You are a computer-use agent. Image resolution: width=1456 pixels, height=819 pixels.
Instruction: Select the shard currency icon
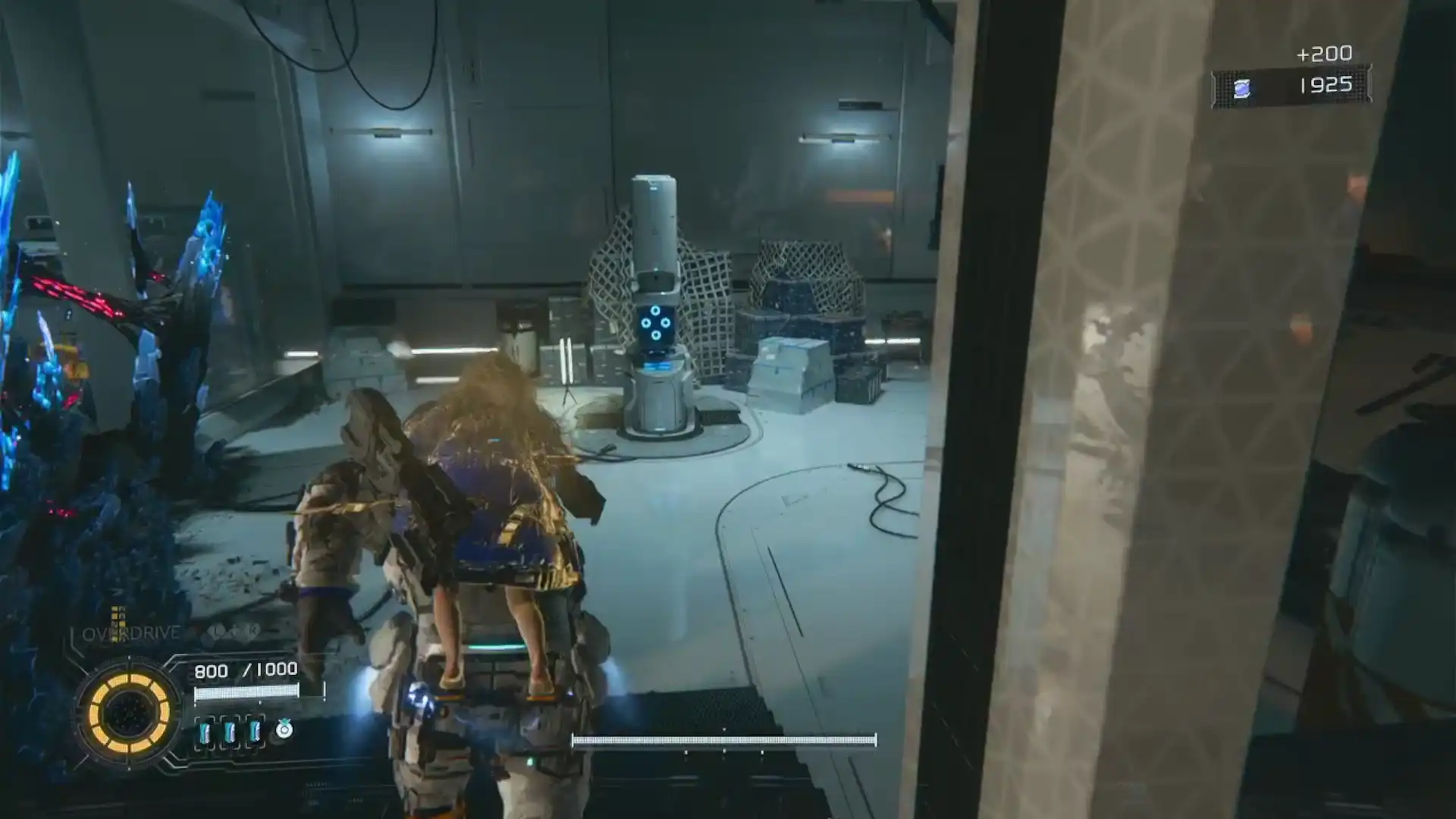1242,88
